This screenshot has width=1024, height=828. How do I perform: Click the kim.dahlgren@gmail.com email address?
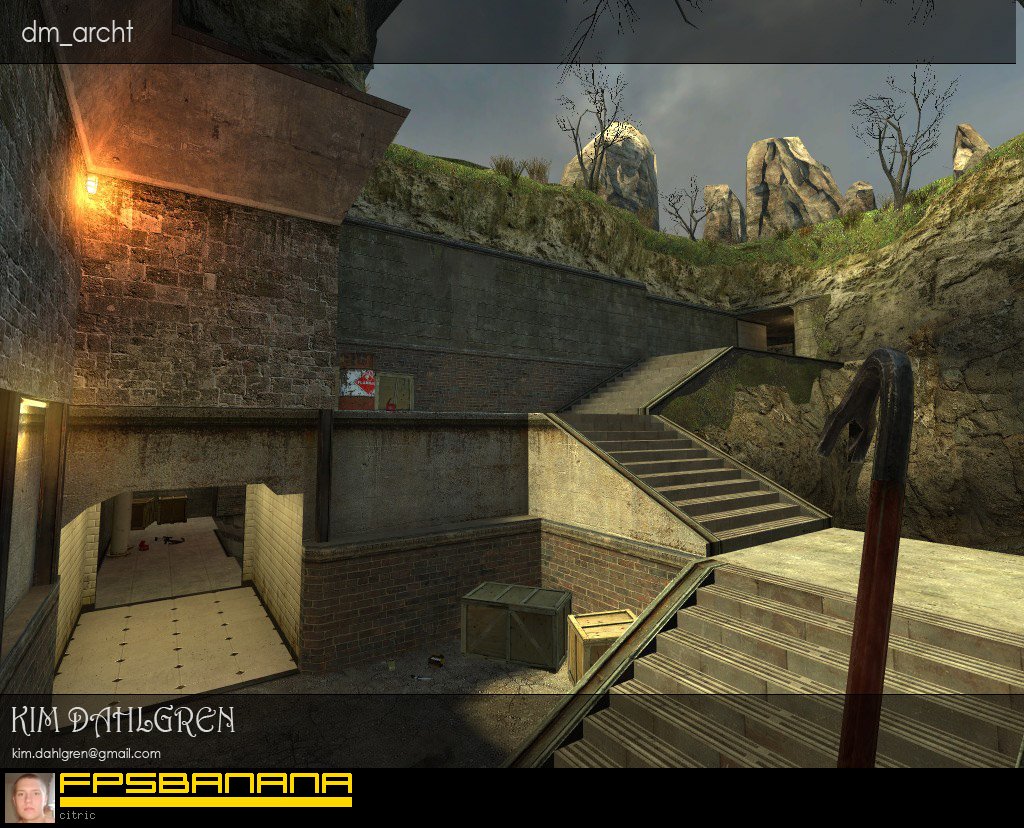(86, 754)
